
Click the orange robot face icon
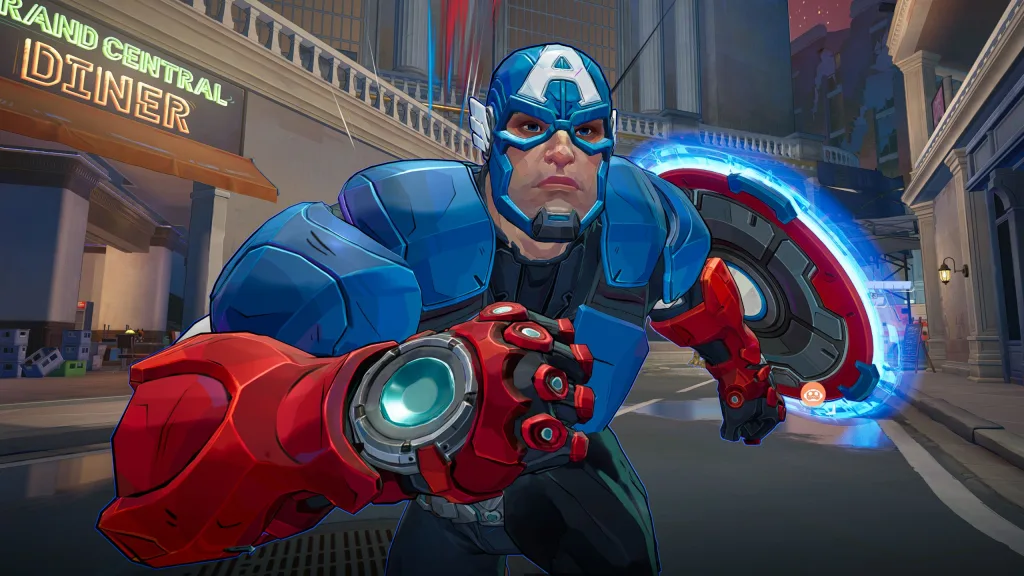click(x=812, y=393)
